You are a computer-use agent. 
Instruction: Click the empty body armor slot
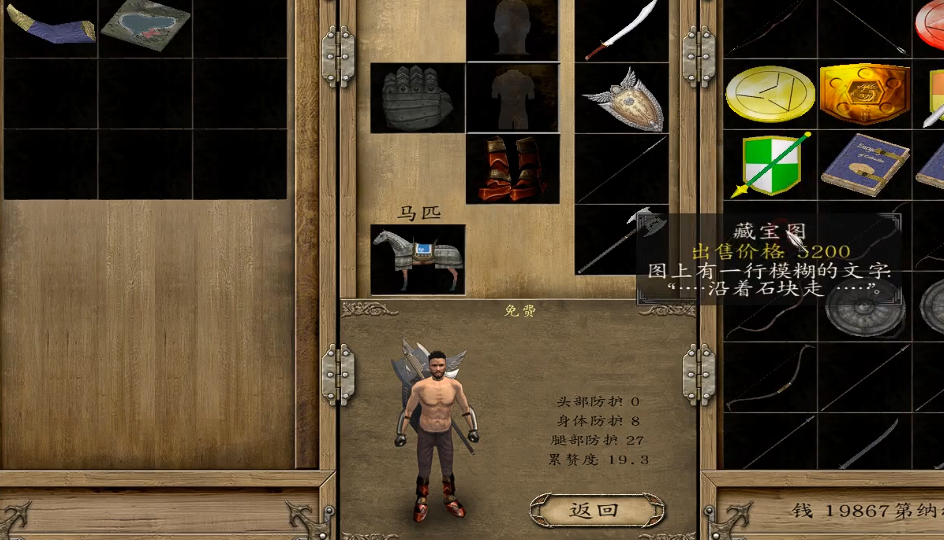coord(512,98)
